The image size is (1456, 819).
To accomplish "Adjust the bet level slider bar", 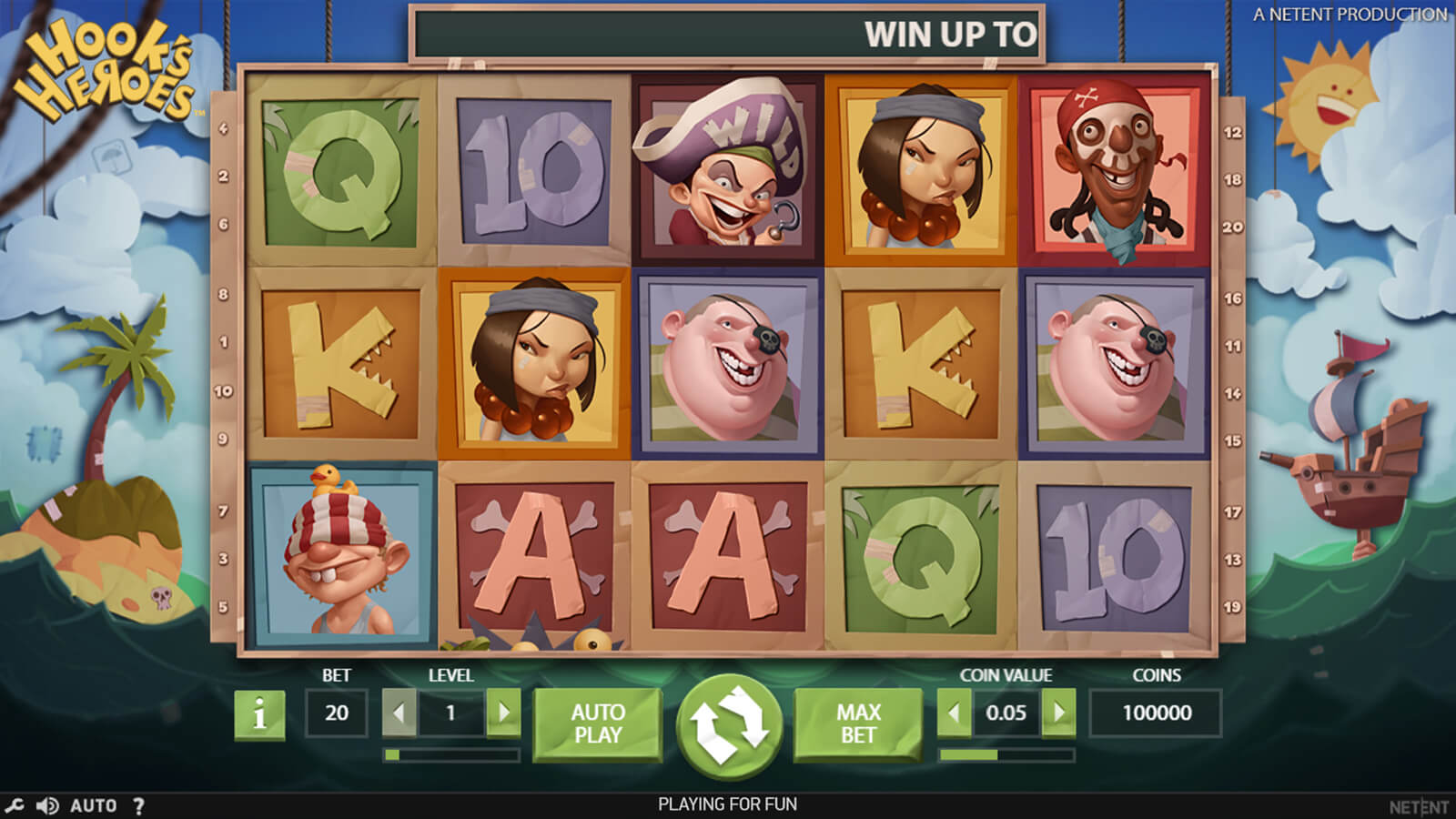I will click(x=451, y=754).
